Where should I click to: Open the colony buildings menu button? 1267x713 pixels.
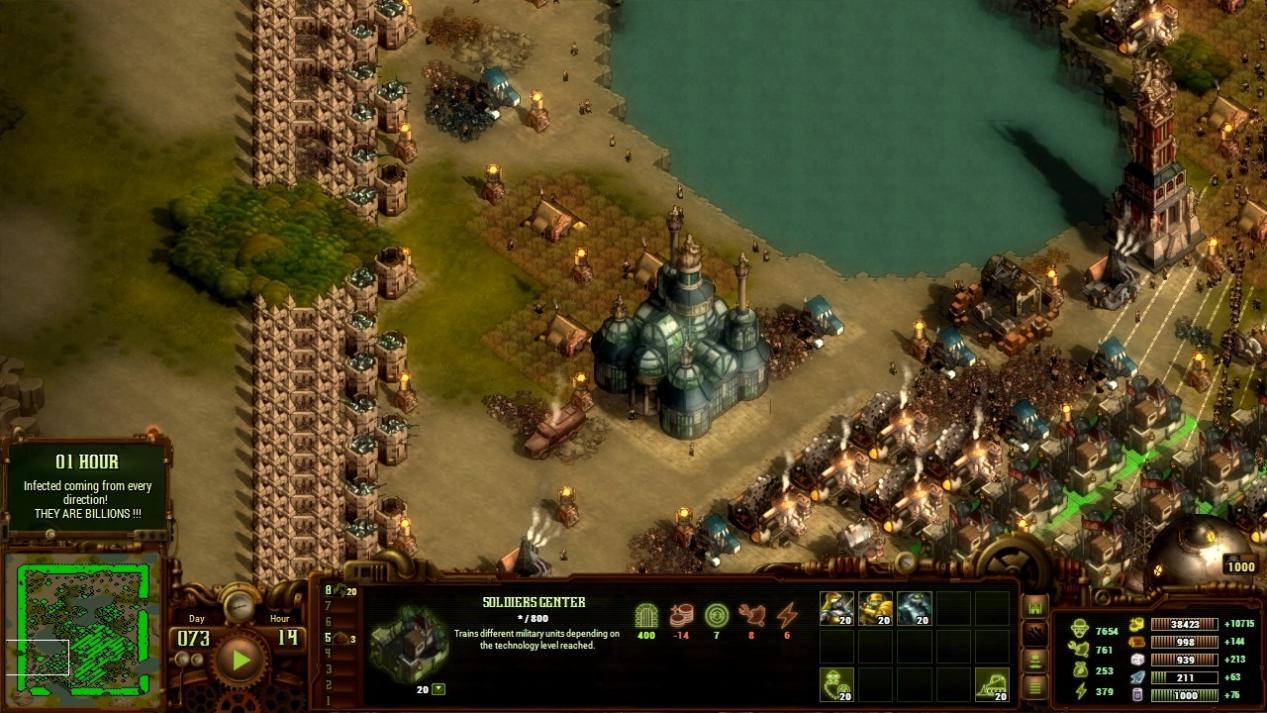coord(1035,607)
